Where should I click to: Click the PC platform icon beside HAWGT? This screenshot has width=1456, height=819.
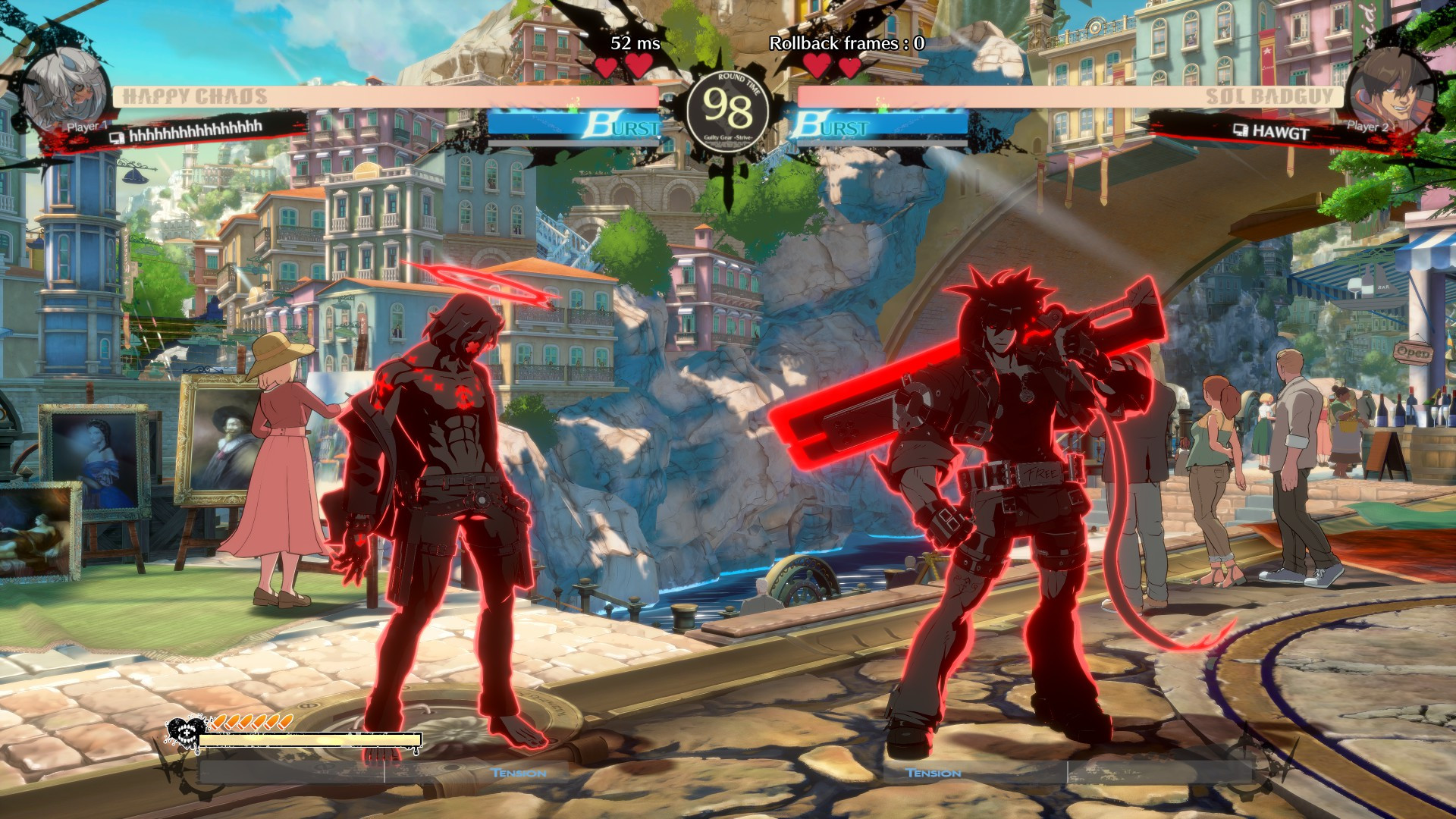point(1241,130)
